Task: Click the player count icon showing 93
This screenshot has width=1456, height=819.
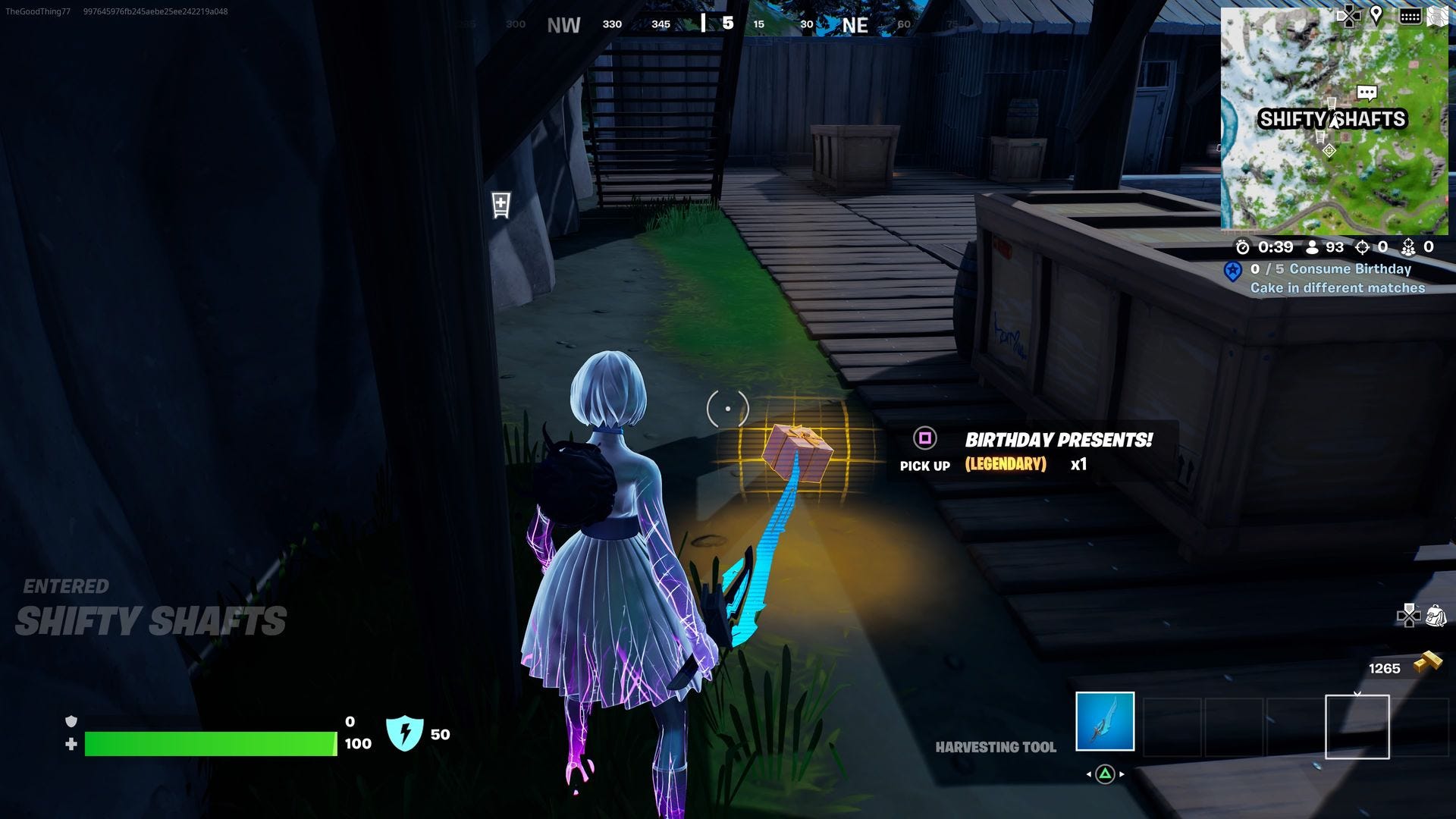Action: [1313, 247]
